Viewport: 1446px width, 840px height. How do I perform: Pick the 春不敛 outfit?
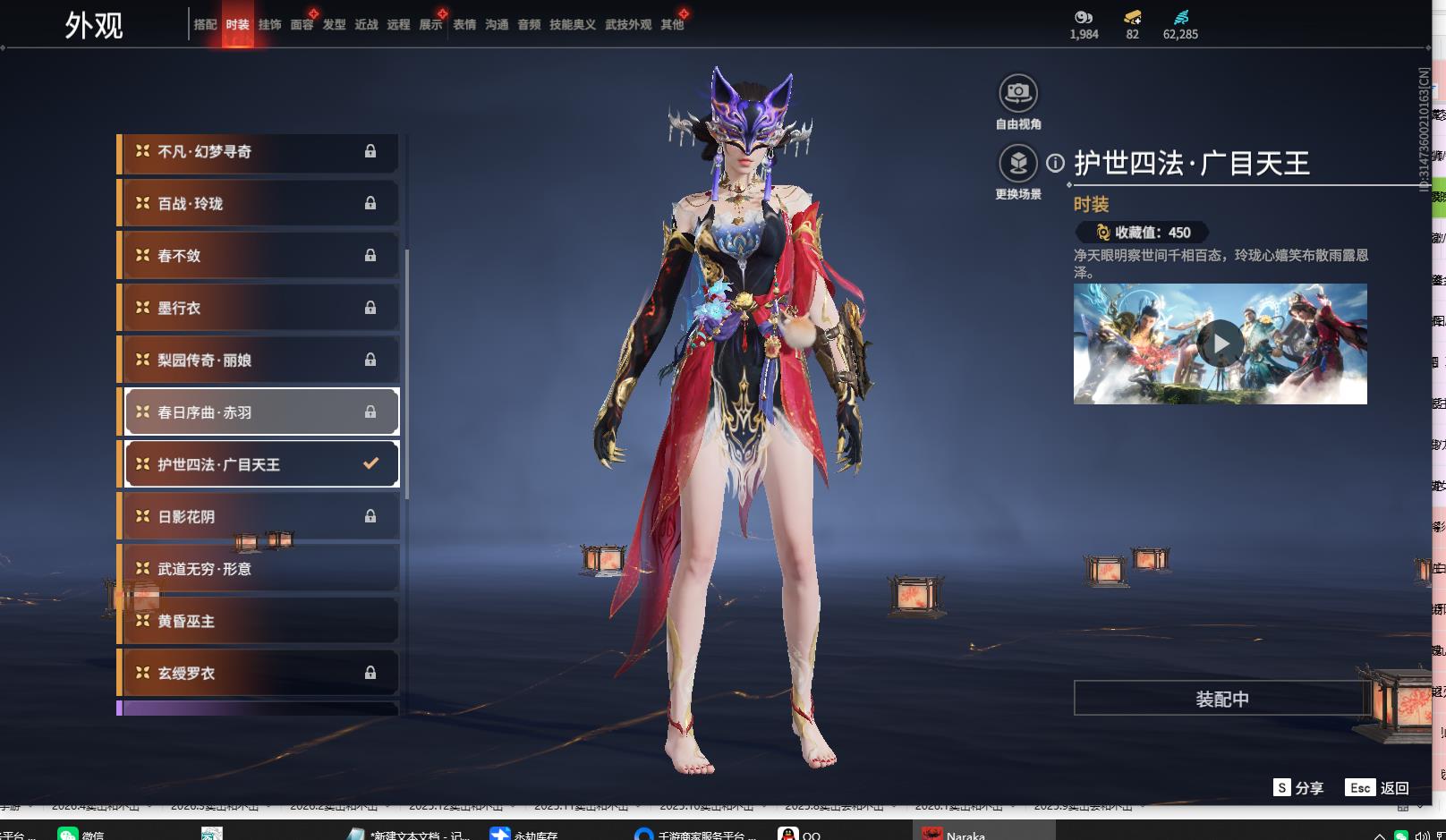[x=259, y=256]
